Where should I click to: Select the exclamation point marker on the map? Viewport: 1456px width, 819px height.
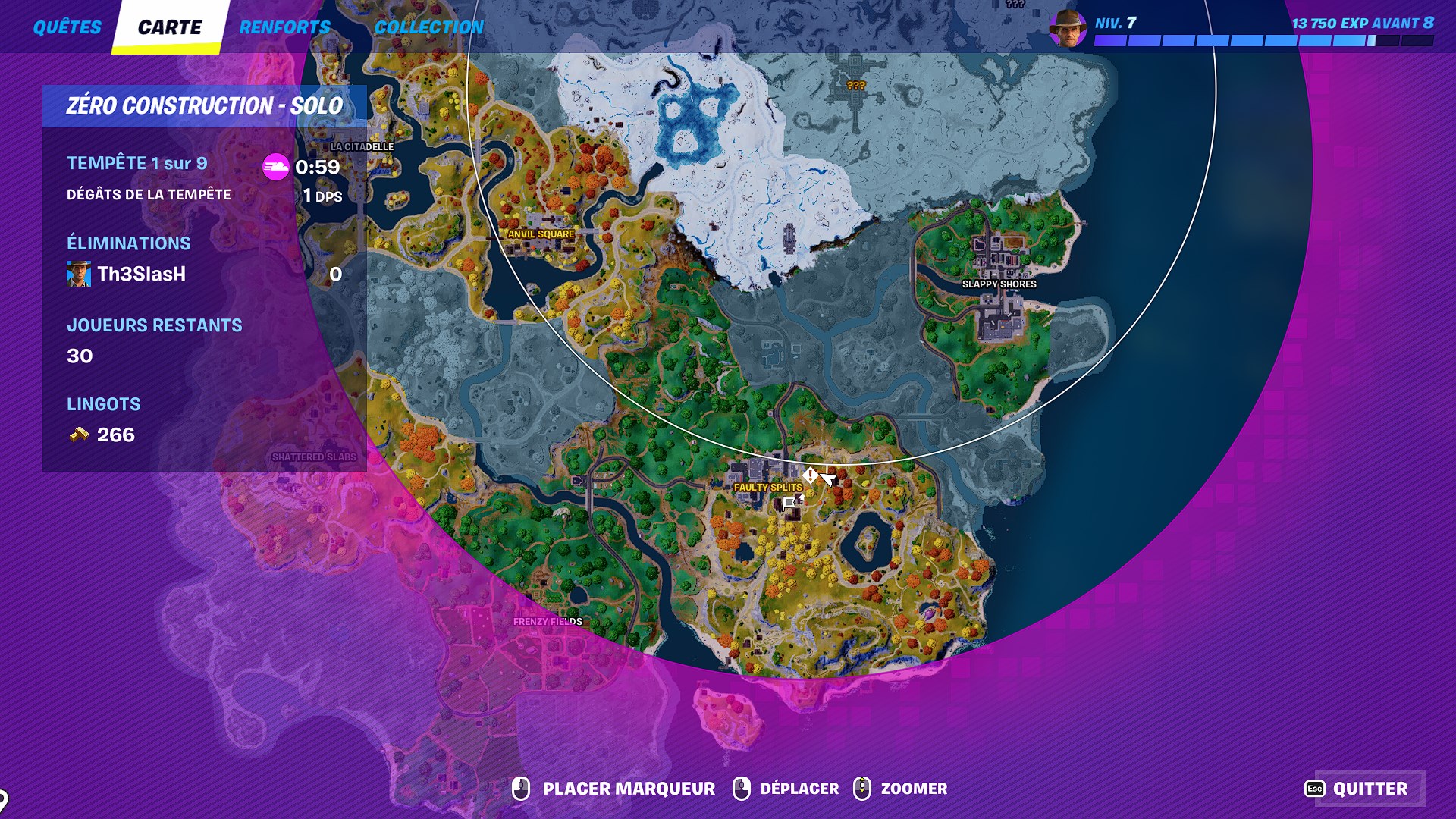(810, 476)
